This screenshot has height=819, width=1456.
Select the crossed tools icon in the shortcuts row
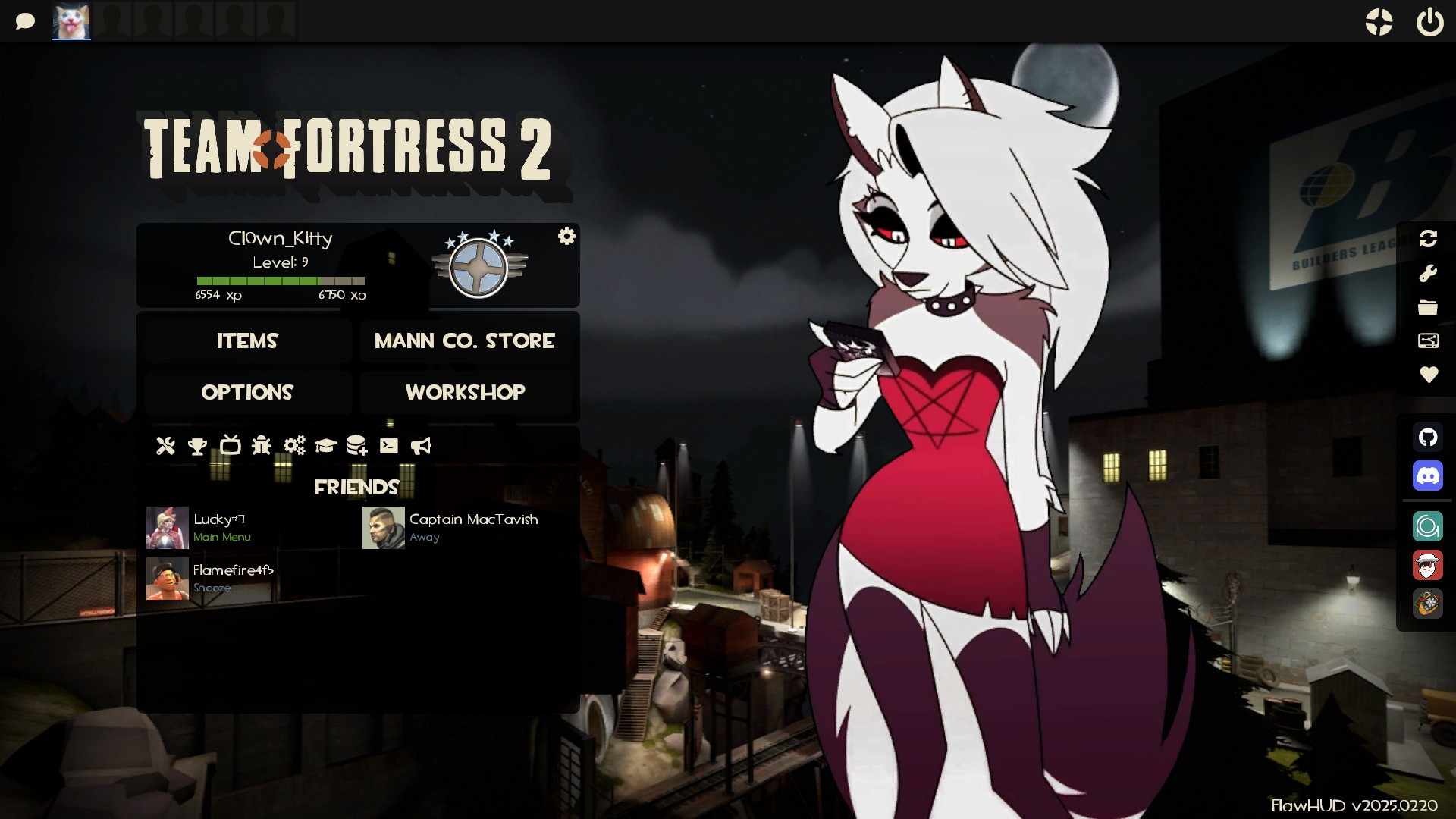[x=165, y=446]
